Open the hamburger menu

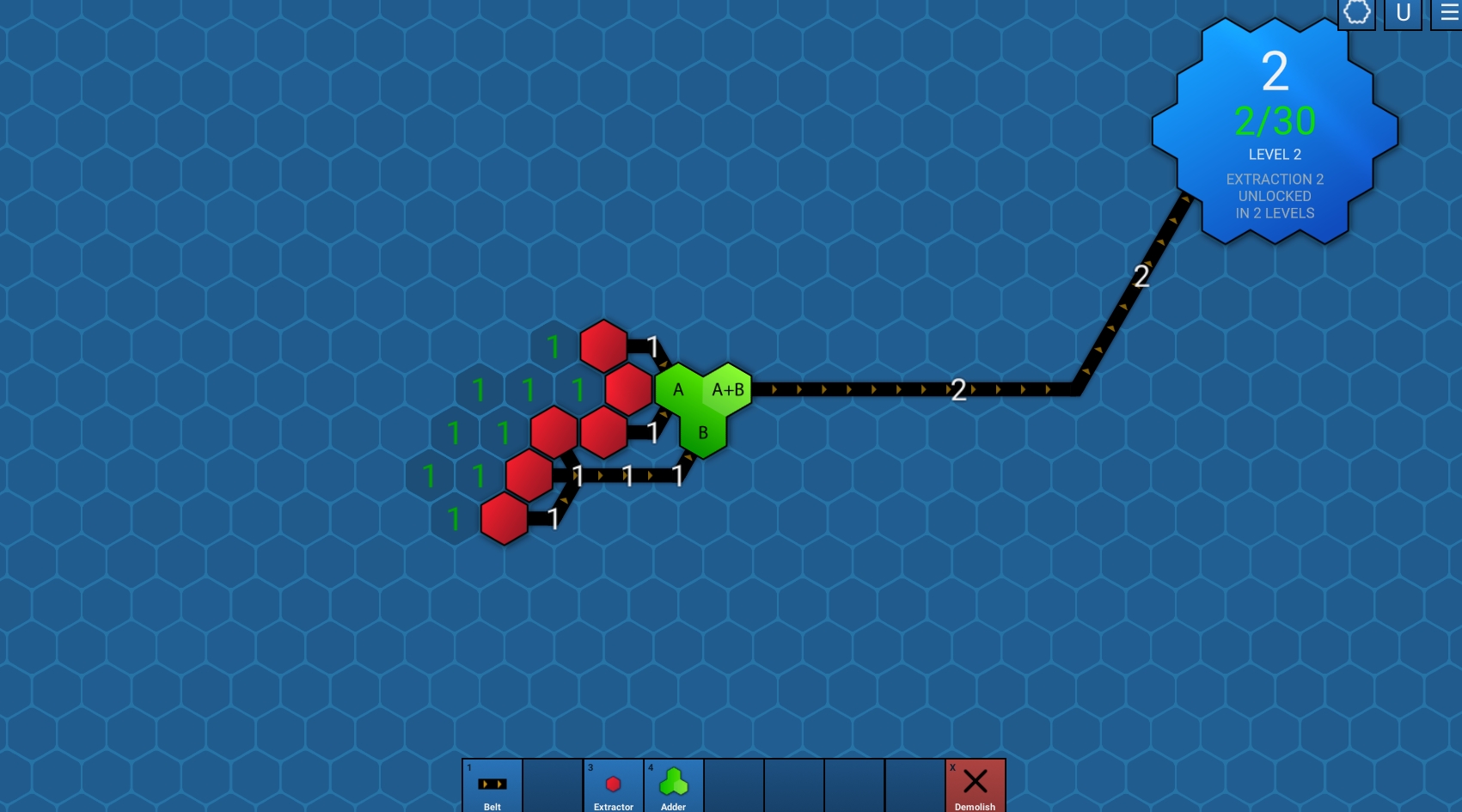tap(1448, 14)
